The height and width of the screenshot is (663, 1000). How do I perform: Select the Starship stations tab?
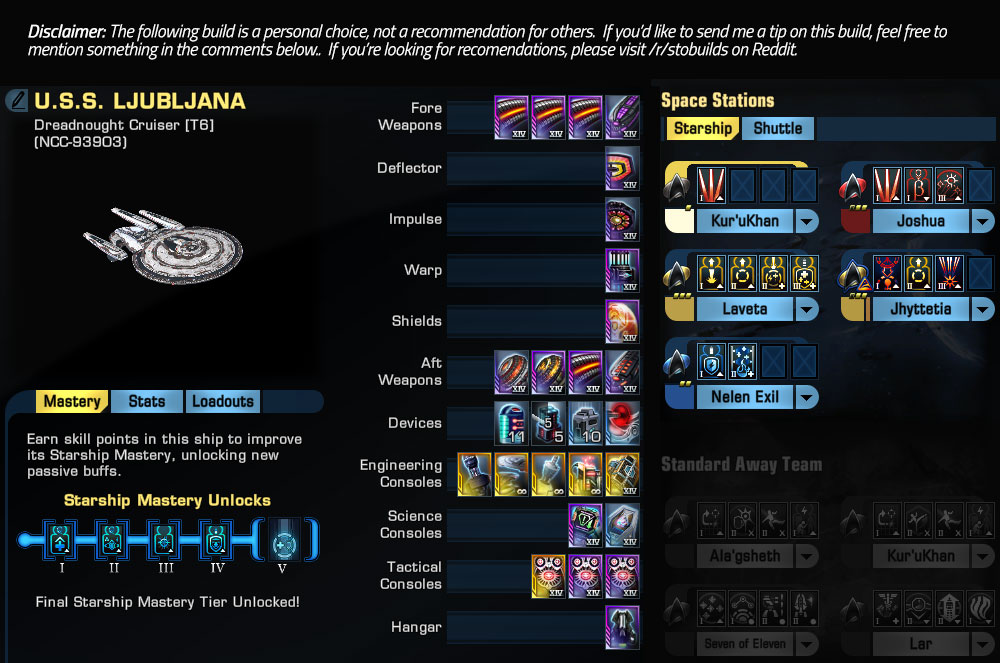pyautogui.click(x=702, y=128)
